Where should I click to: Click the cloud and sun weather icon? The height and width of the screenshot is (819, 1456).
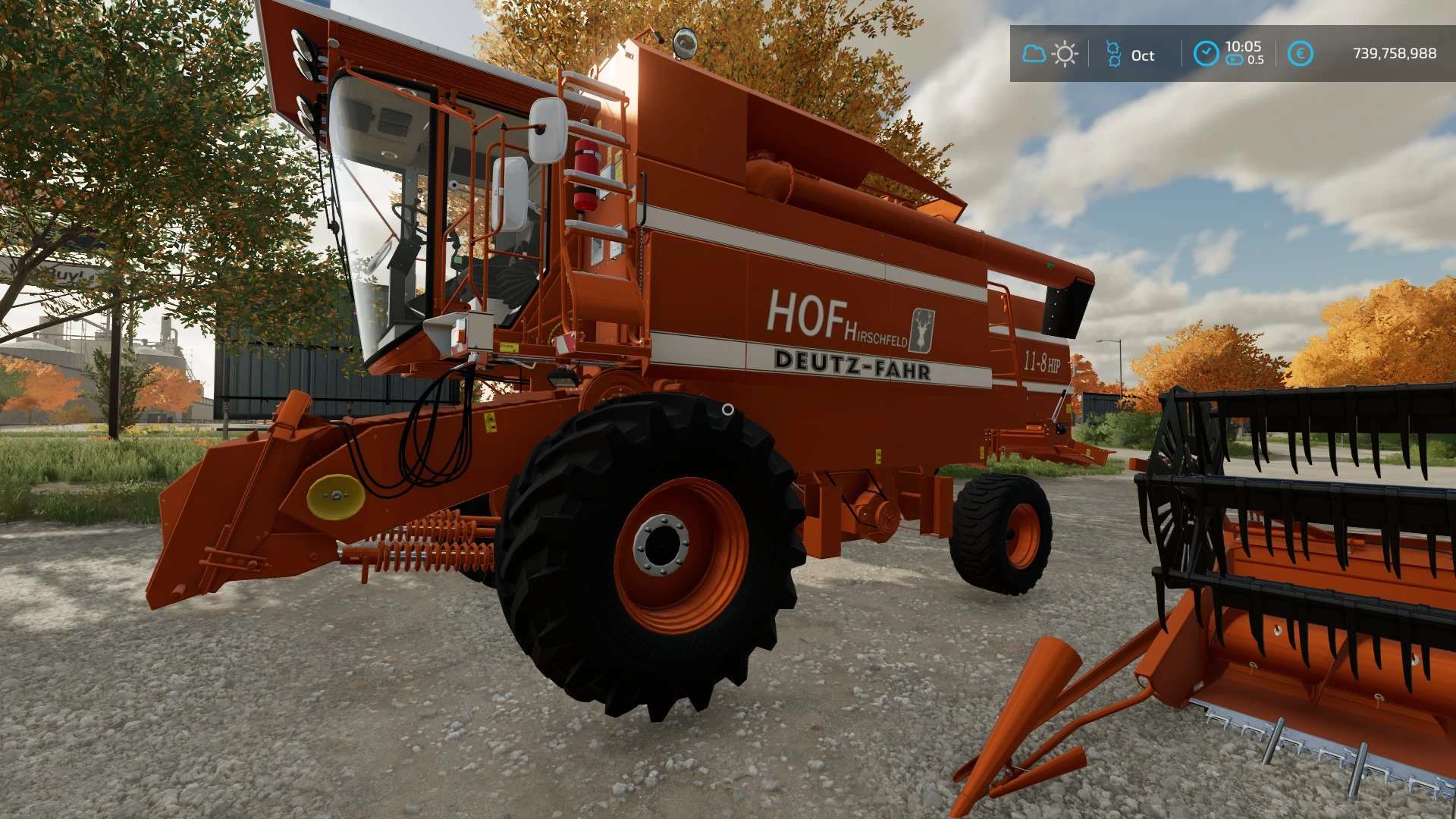click(x=1050, y=54)
